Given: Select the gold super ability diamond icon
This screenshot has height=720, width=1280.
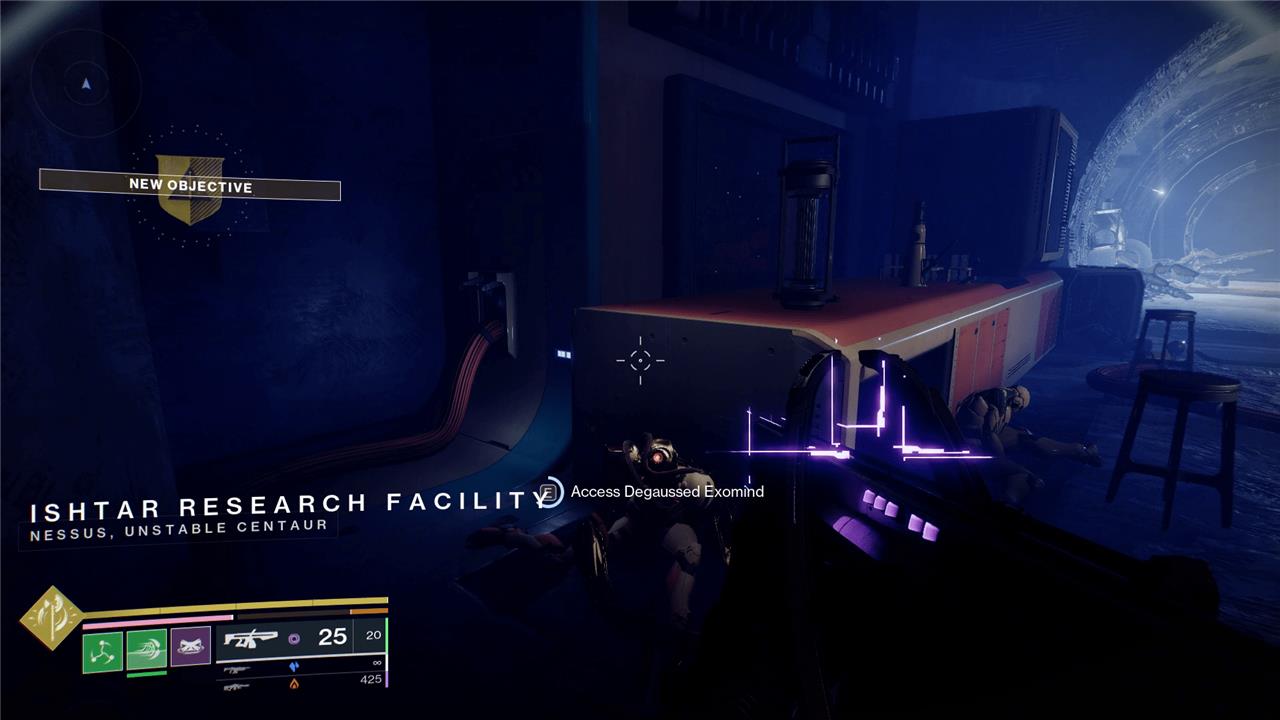Looking at the screenshot, I should pyautogui.click(x=52, y=617).
